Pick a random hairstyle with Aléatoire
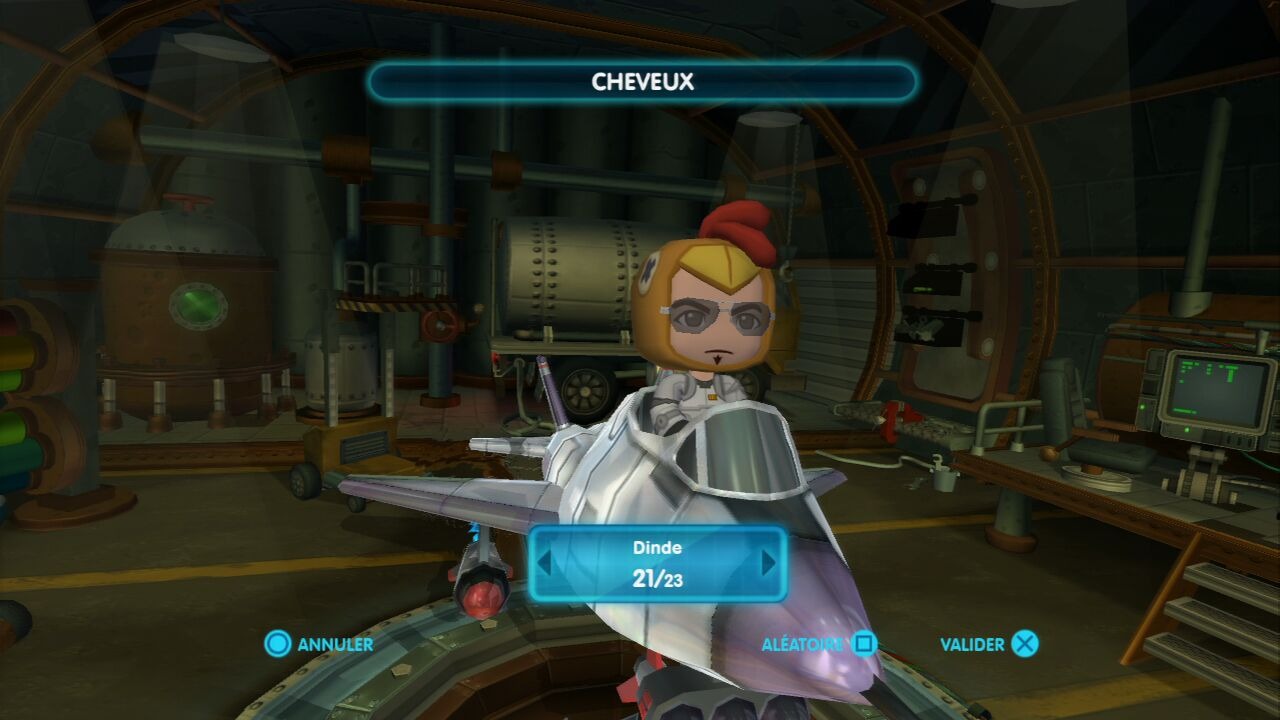Image resolution: width=1280 pixels, height=720 pixels. [x=818, y=644]
